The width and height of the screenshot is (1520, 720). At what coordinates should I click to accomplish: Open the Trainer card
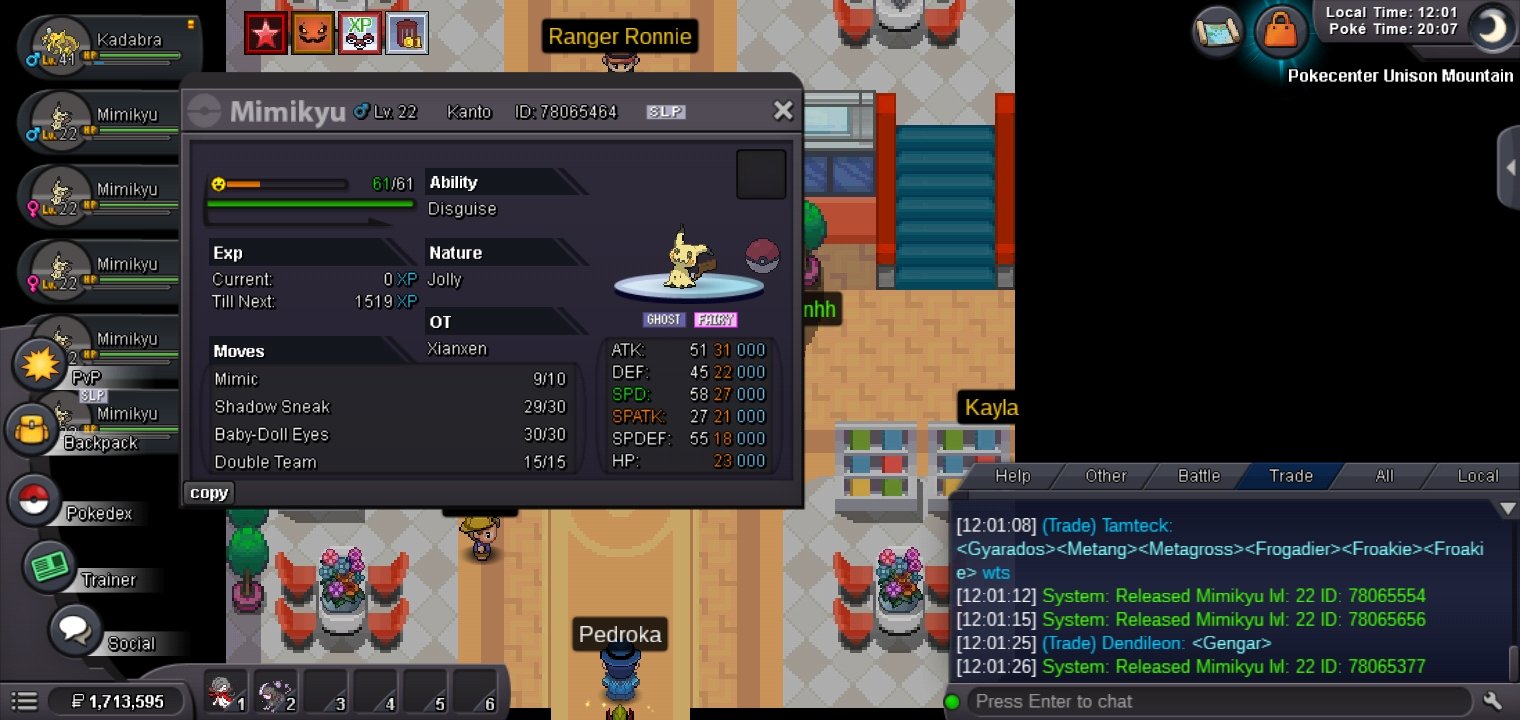[x=46, y=566]
